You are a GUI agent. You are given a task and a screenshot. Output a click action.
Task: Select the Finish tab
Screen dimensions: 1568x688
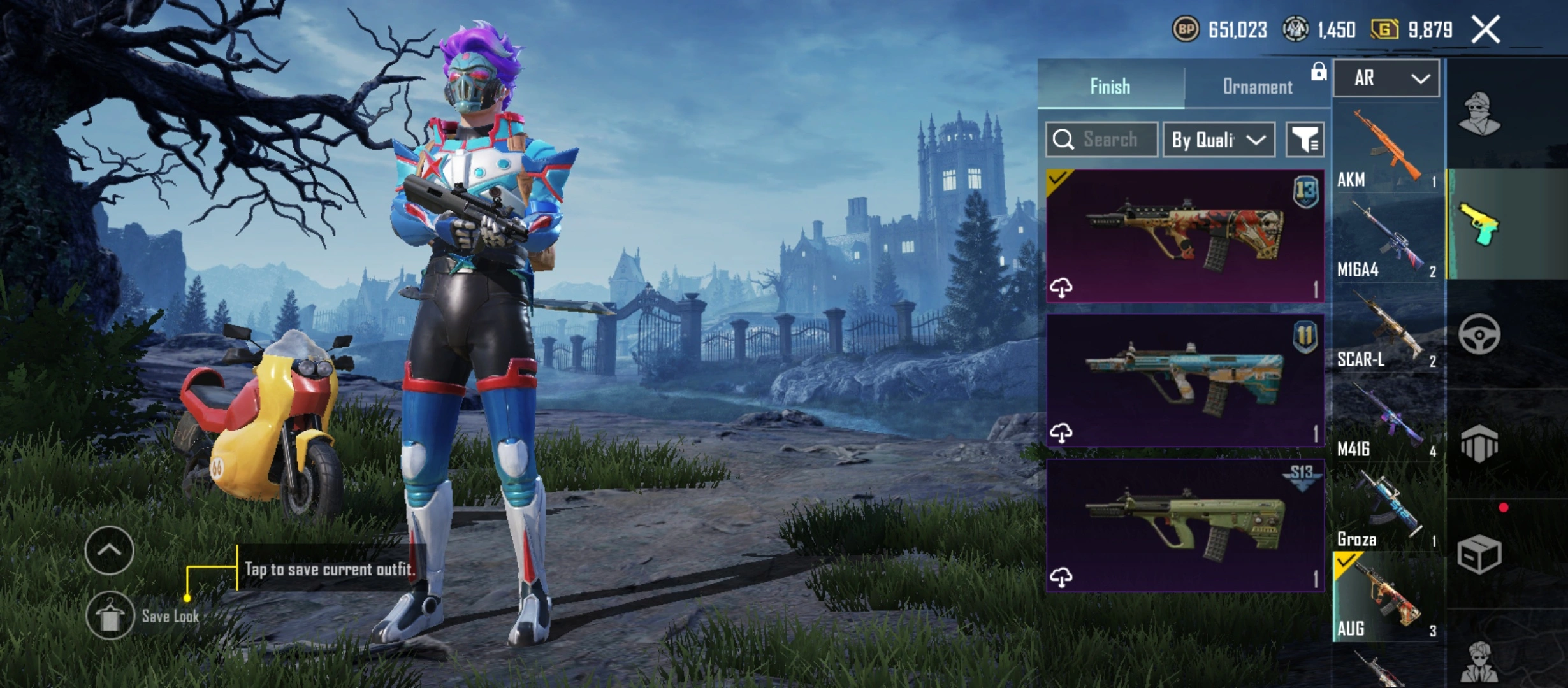coord(1110,87)
